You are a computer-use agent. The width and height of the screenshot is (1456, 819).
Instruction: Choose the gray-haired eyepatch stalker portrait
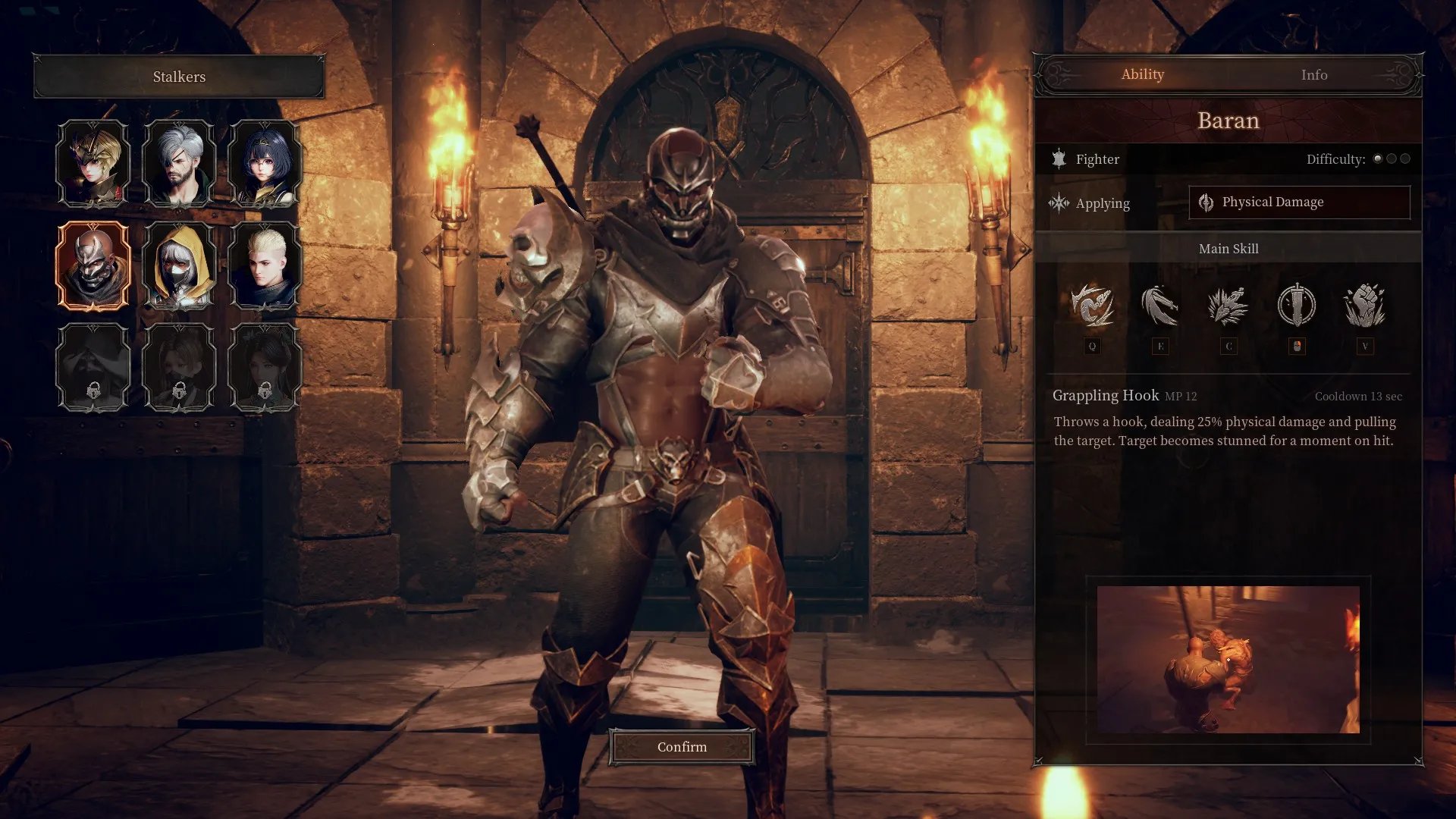(x=179, y=164)
